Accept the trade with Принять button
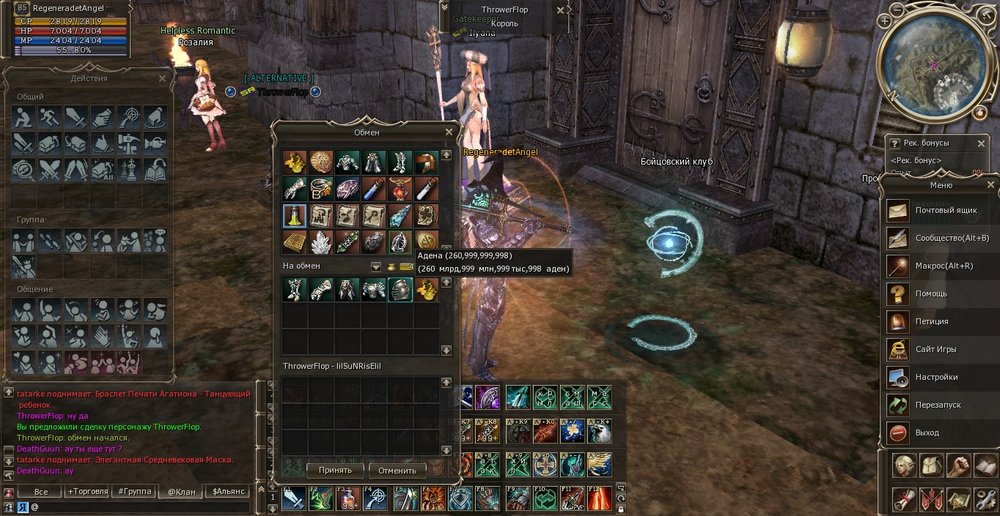 tap(334, 469)
